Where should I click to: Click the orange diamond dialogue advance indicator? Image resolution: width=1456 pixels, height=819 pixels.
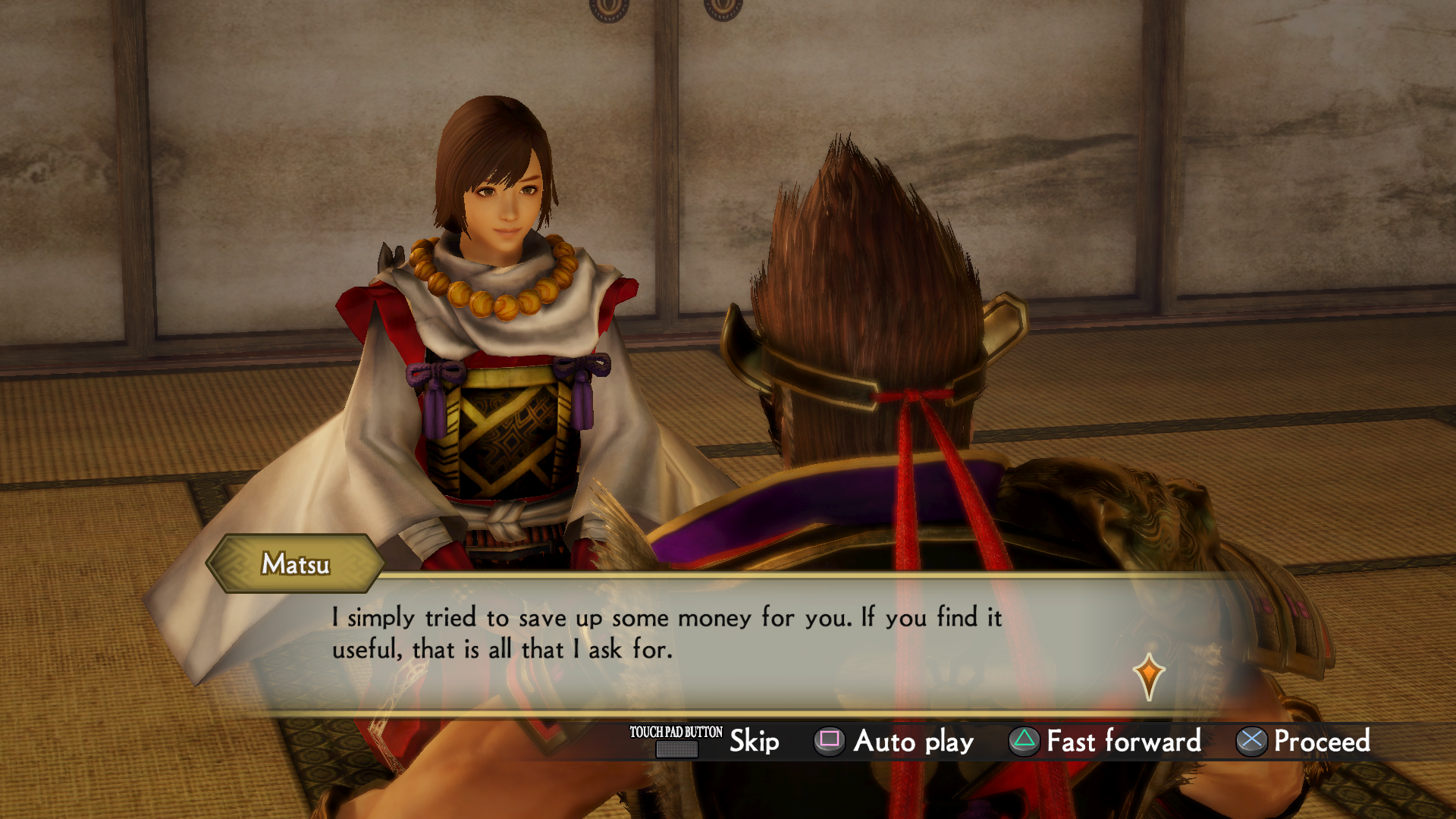[1148, 674]
